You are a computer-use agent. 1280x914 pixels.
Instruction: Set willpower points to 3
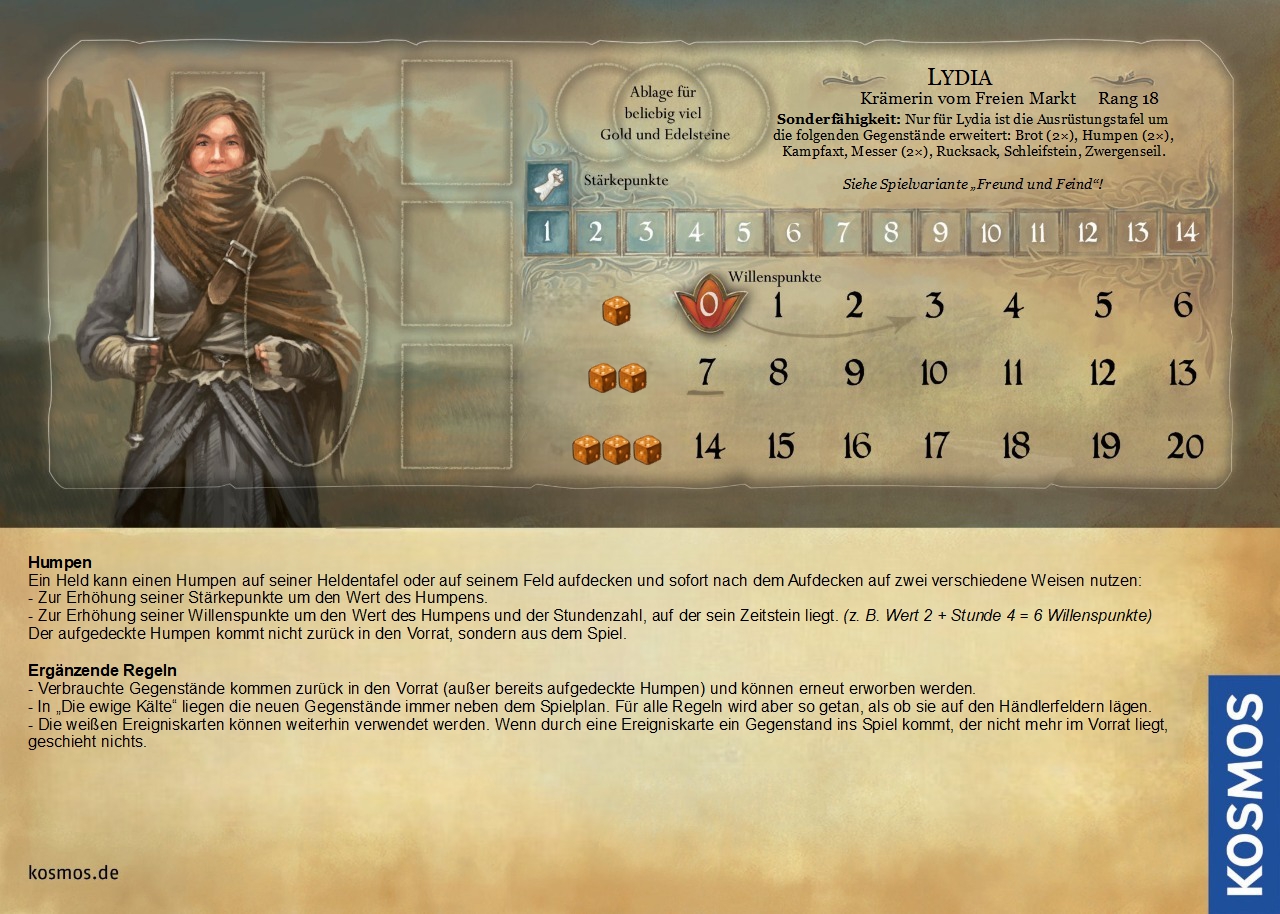point(933,306)
